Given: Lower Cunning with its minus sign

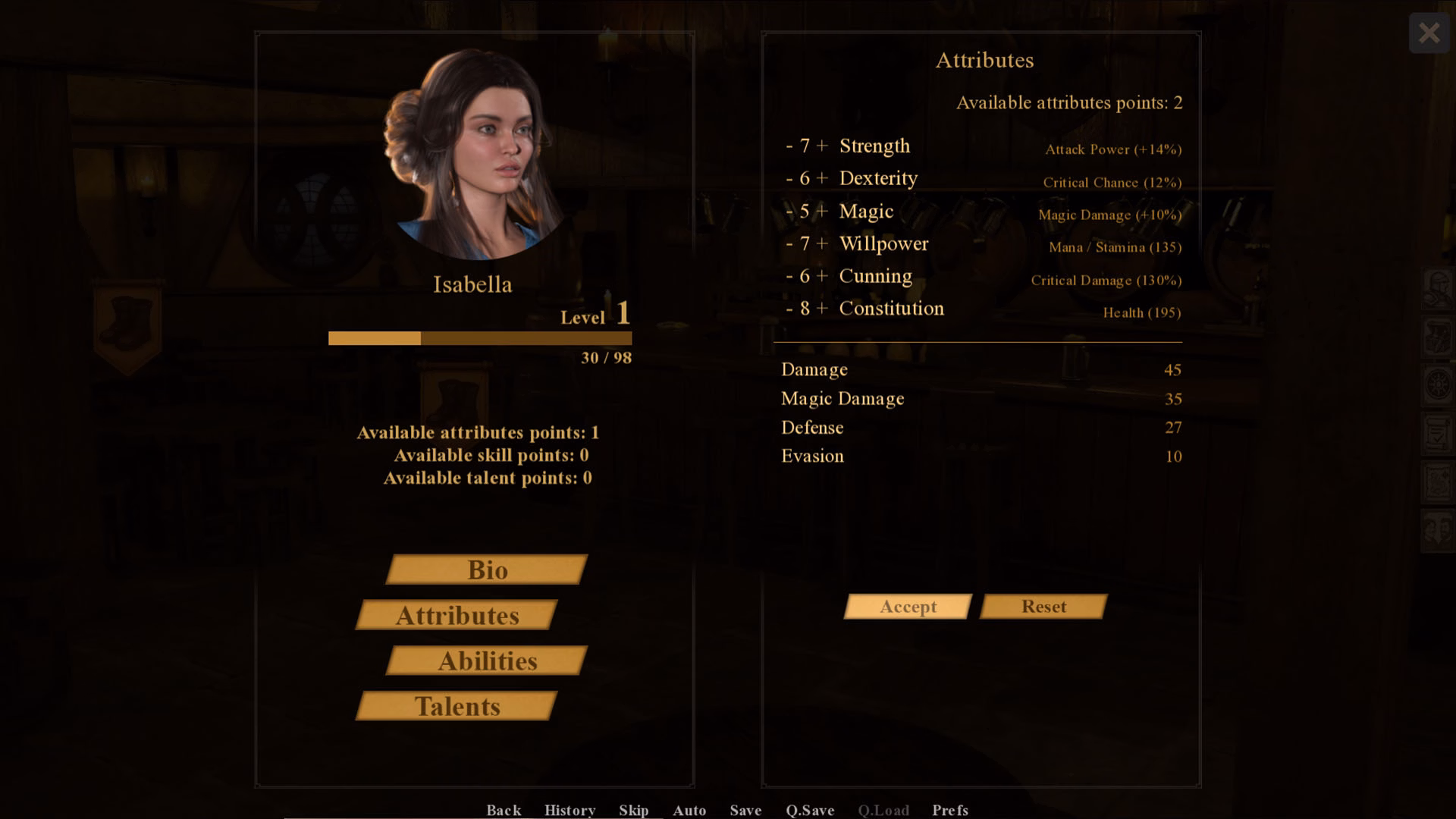Looking at the screenshot, I should point(789,277).
